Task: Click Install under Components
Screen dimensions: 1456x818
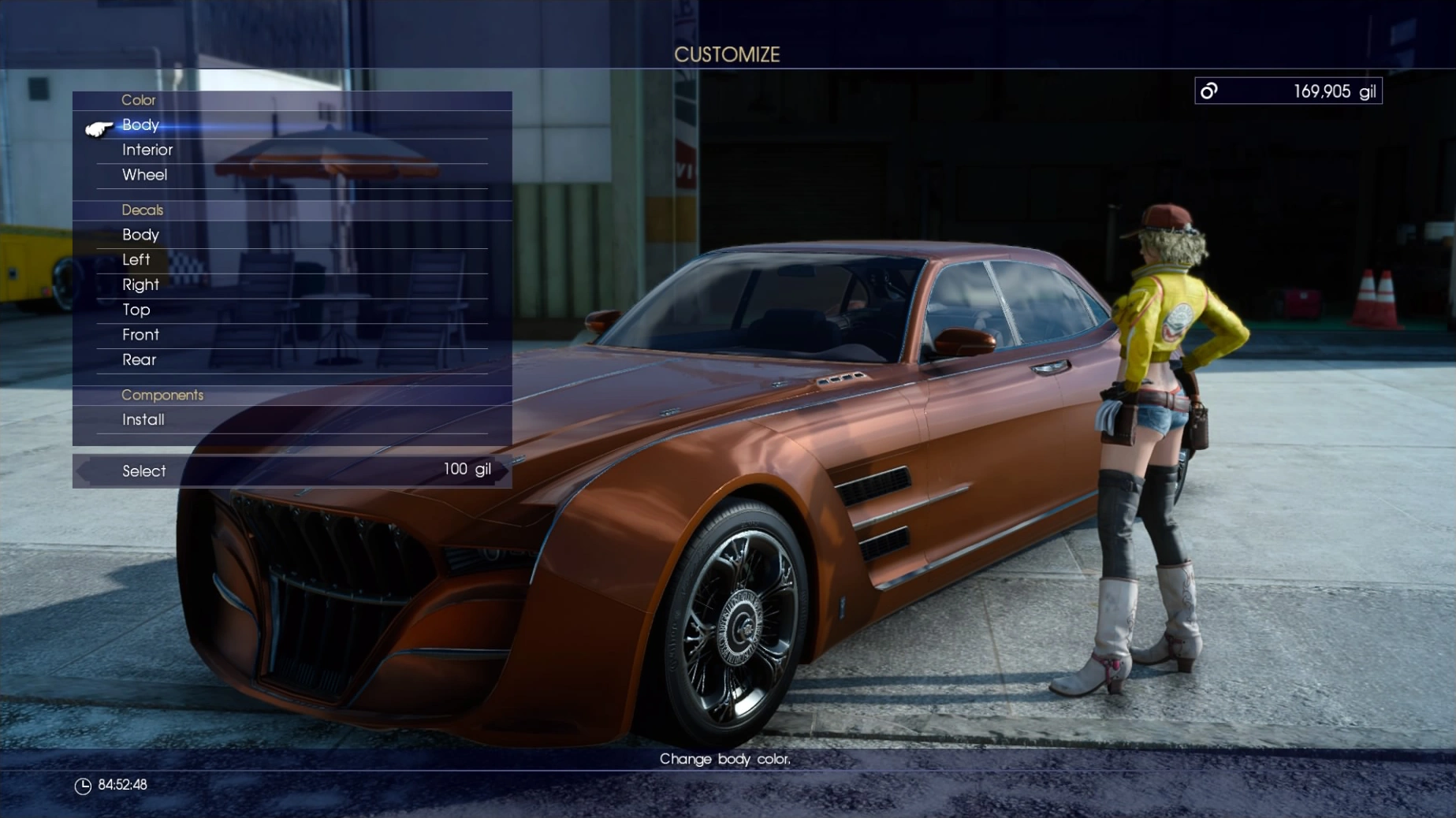Action: tap(144, 419)
